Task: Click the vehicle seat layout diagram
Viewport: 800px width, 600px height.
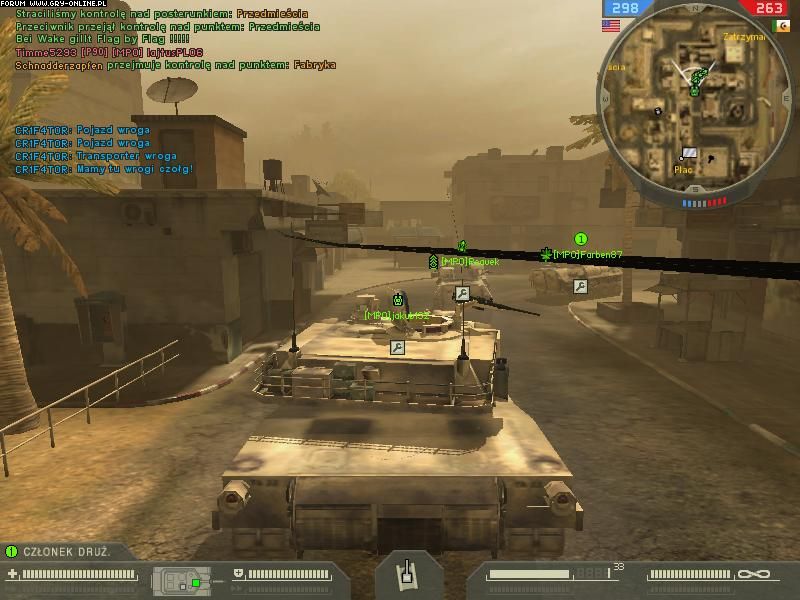Action: [x=180, y=580]
